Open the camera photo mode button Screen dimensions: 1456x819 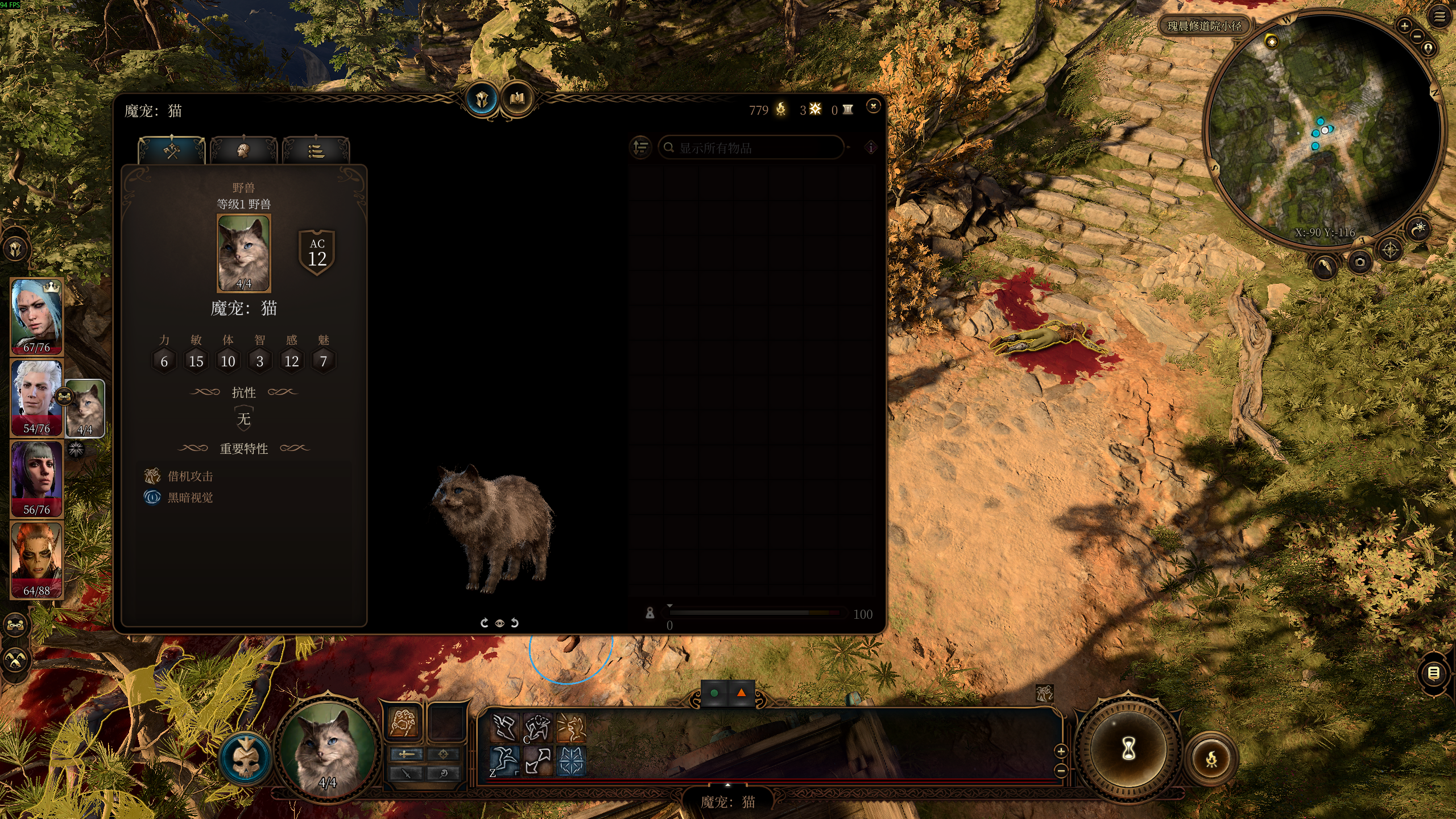click(1360, 262)
